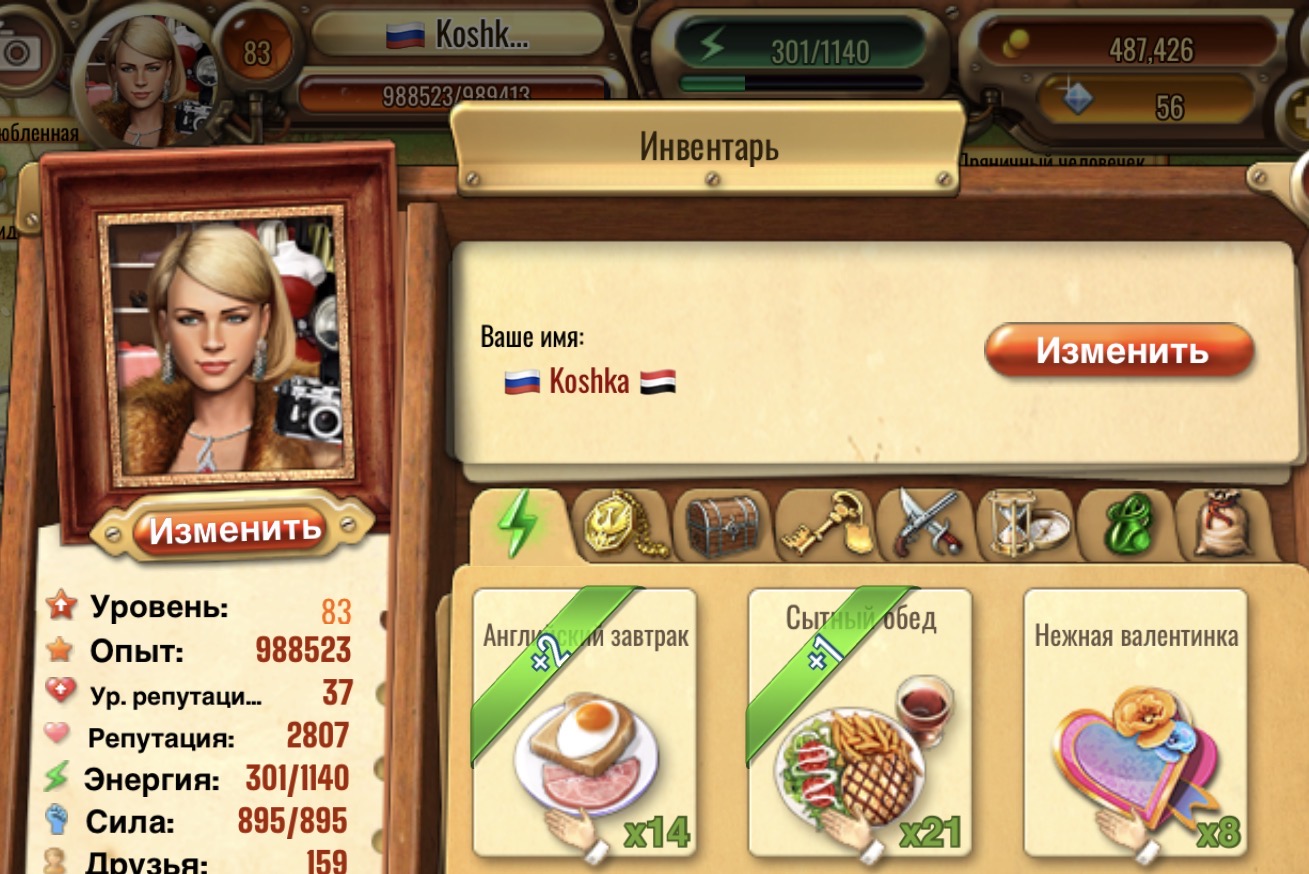Switch to the green lightning energy tab
Image resolution: width=1309 pixels, height=874 pixels.
point(518,522)
